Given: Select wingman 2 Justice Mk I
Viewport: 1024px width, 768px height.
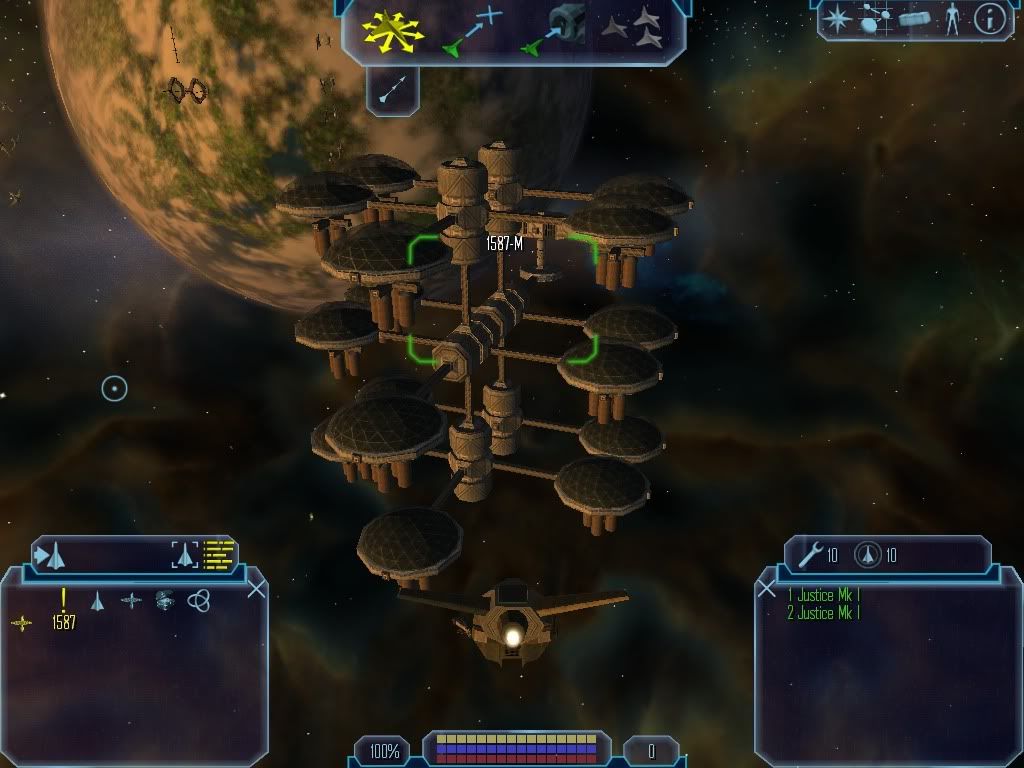Looking at the screenshot, I should (823, 613).
